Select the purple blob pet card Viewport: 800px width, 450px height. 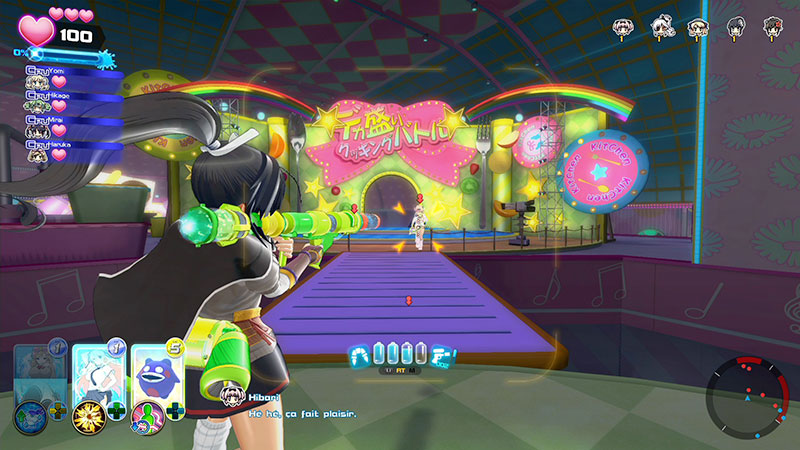[x=155, y=372]
